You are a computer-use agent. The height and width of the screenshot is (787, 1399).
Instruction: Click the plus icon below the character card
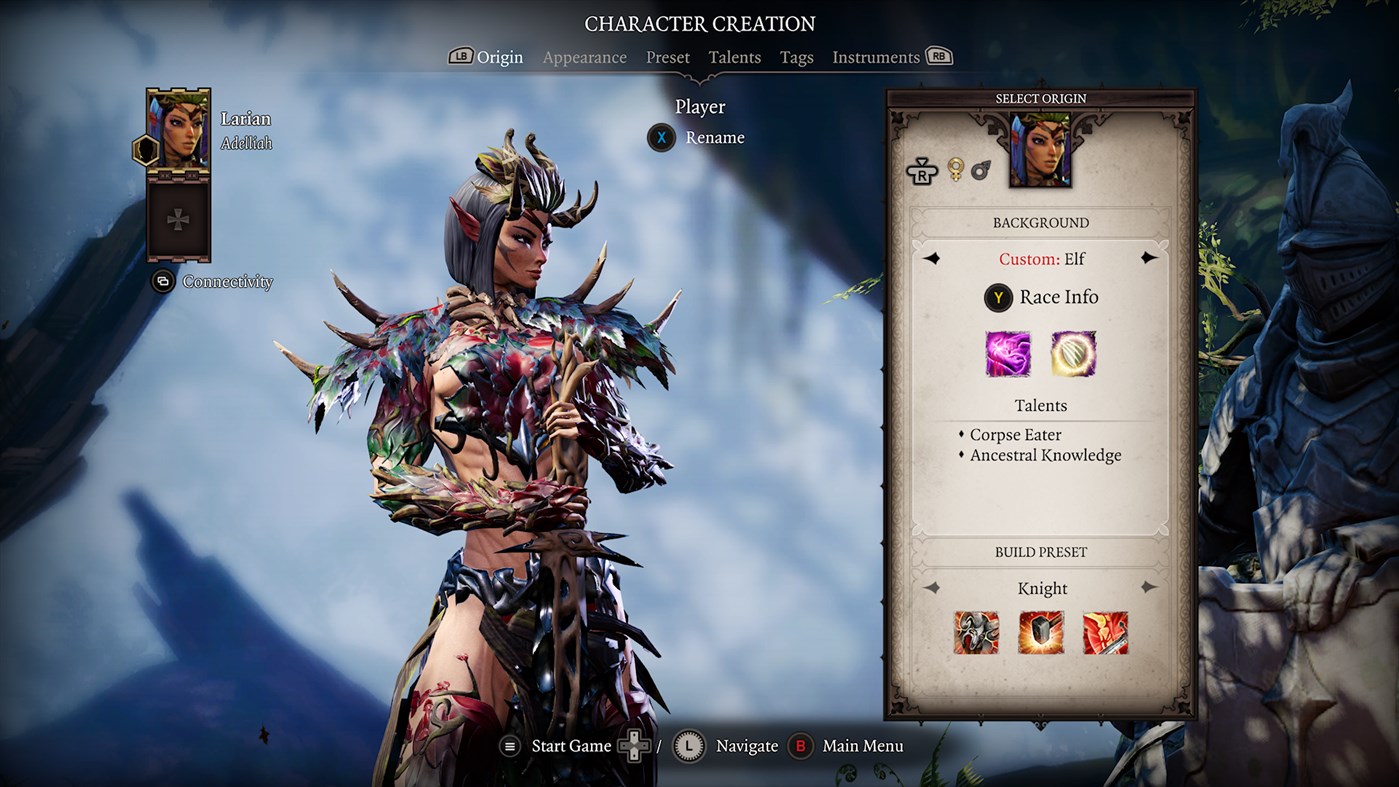click(x=177, y=218)
